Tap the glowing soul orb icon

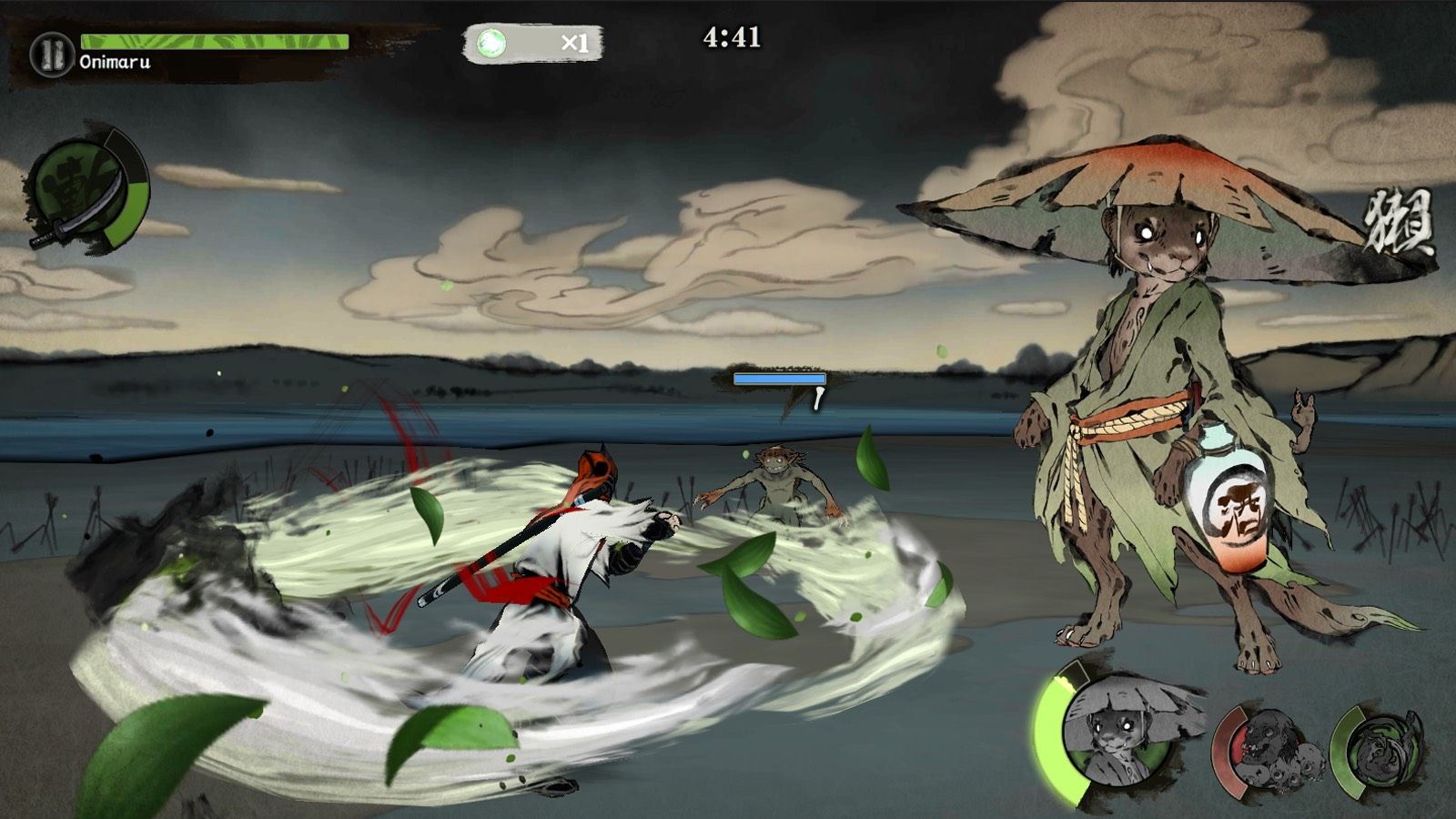pyautogui.click(x=490, y=41)
